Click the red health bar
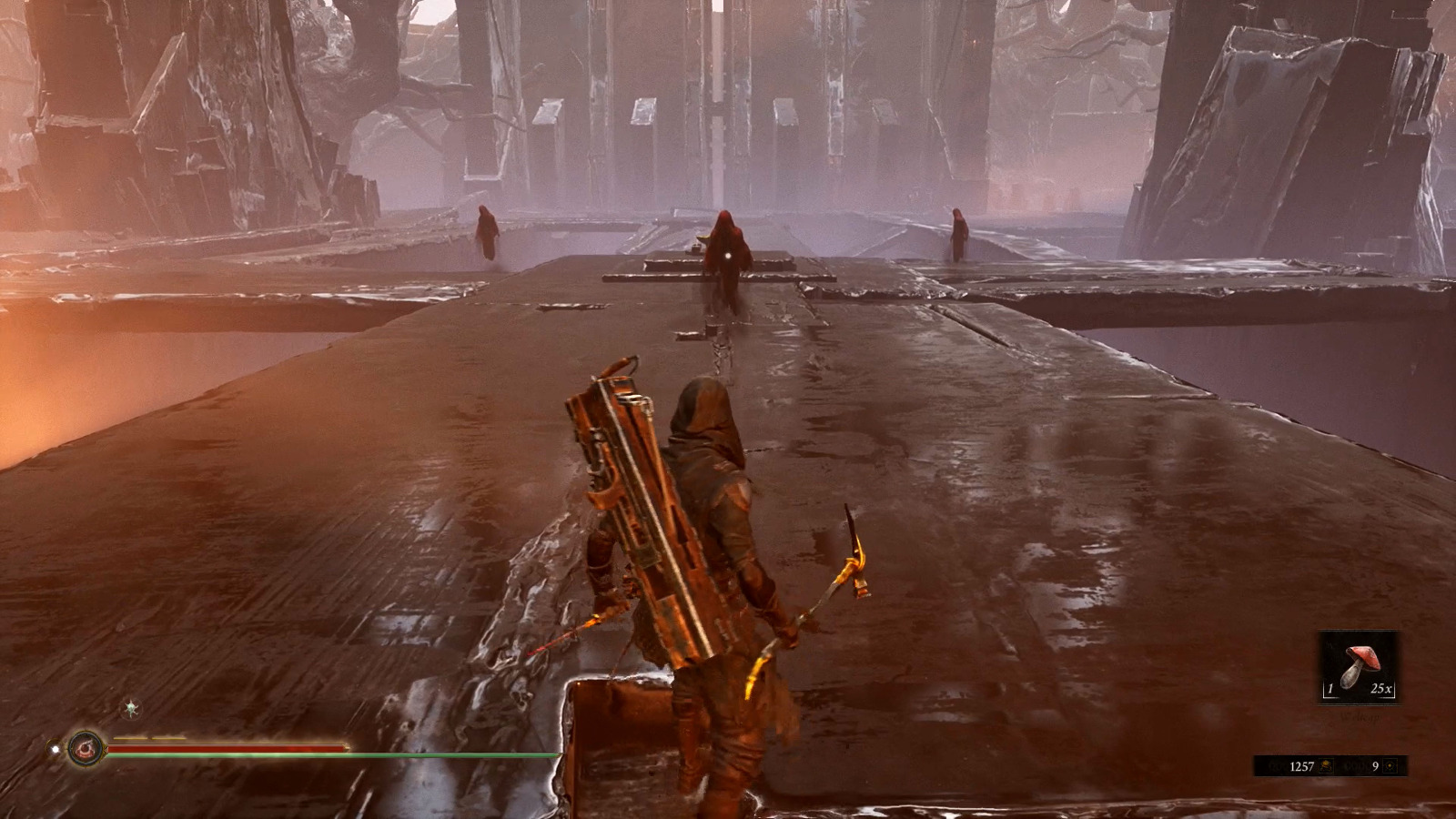 coord(227,746)
